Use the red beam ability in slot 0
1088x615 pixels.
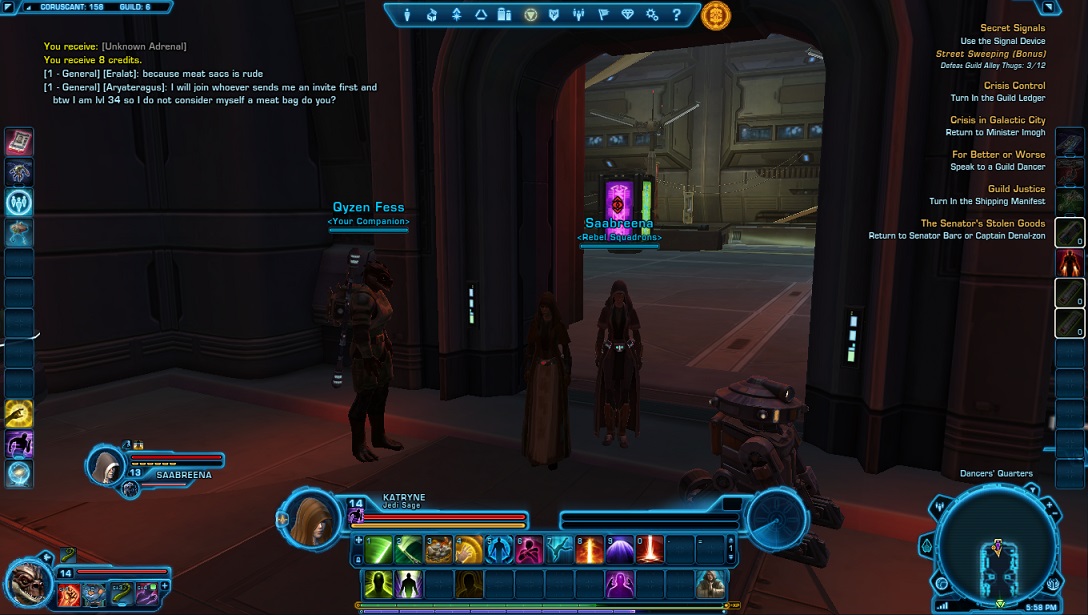tap(650, 549)
